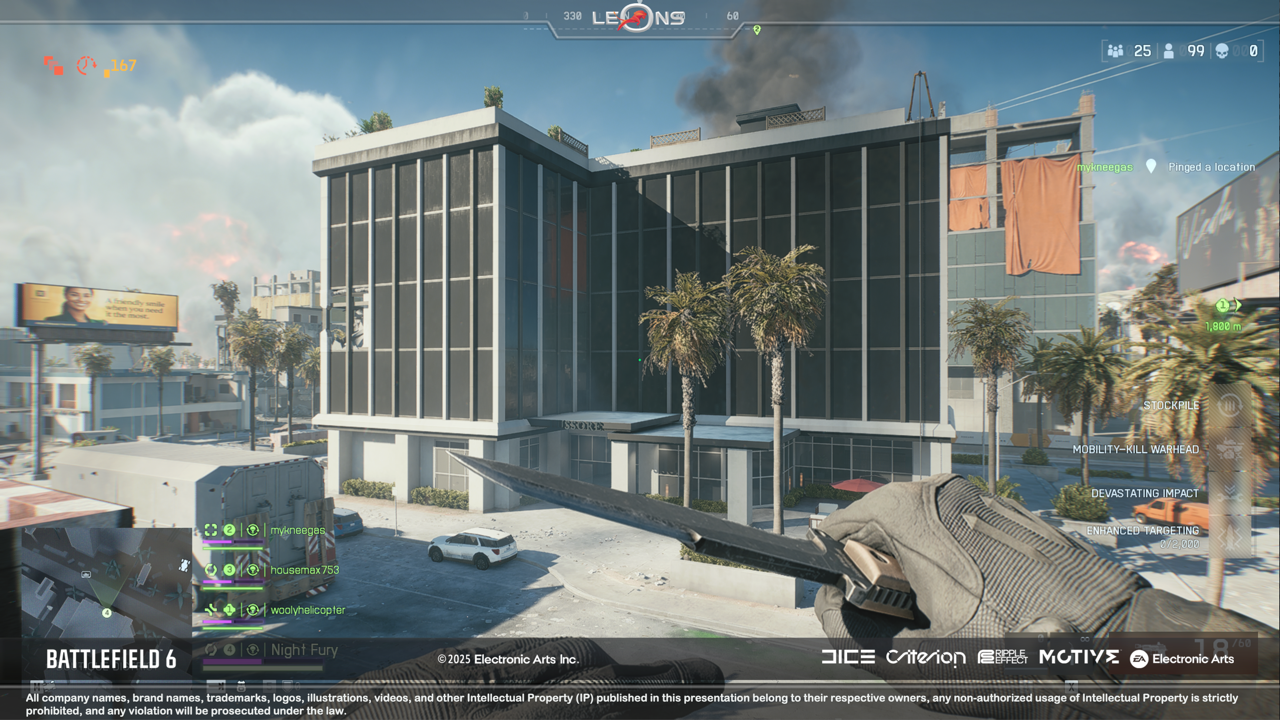Click the squad number 4 marker on minimap
This screenshot has height=720, width=1280.
click(x=107, y=613)
